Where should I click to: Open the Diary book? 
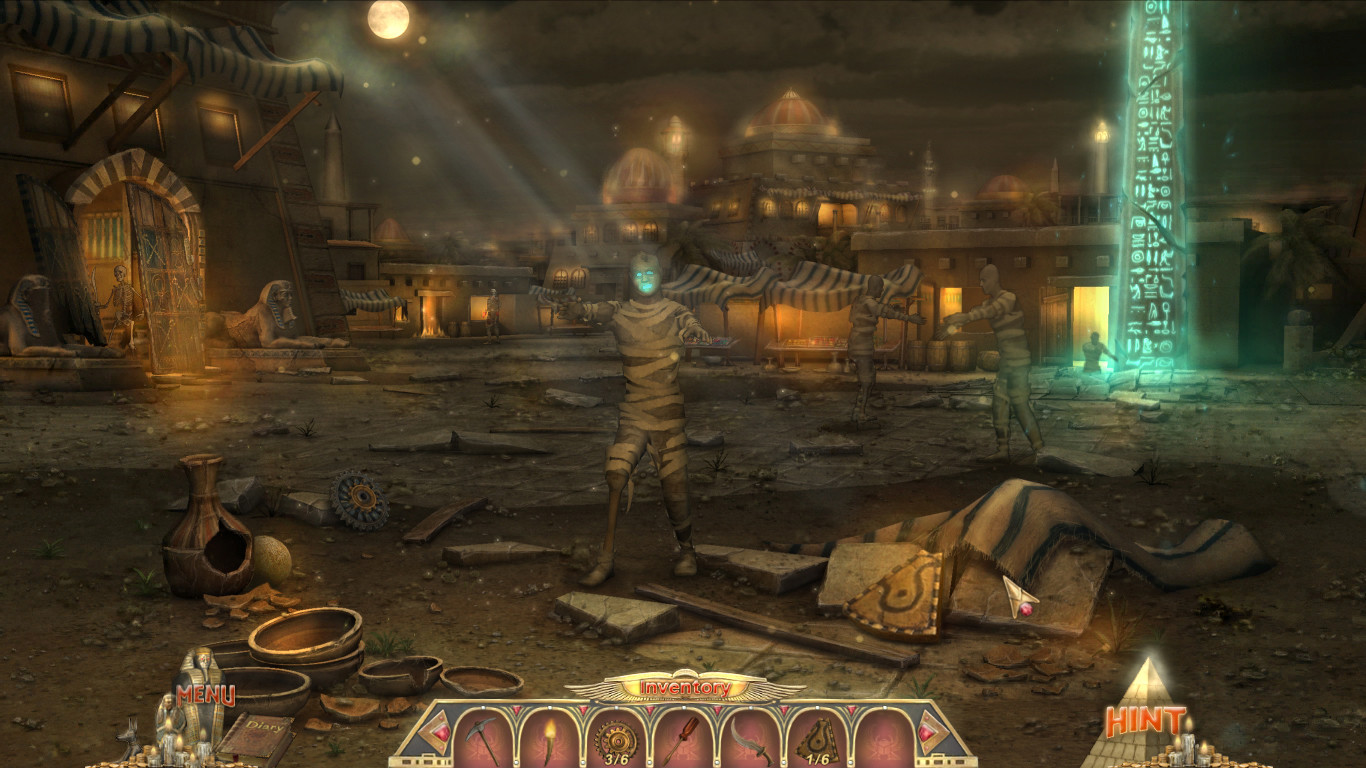pyautogui.click(x=260, y=731)
